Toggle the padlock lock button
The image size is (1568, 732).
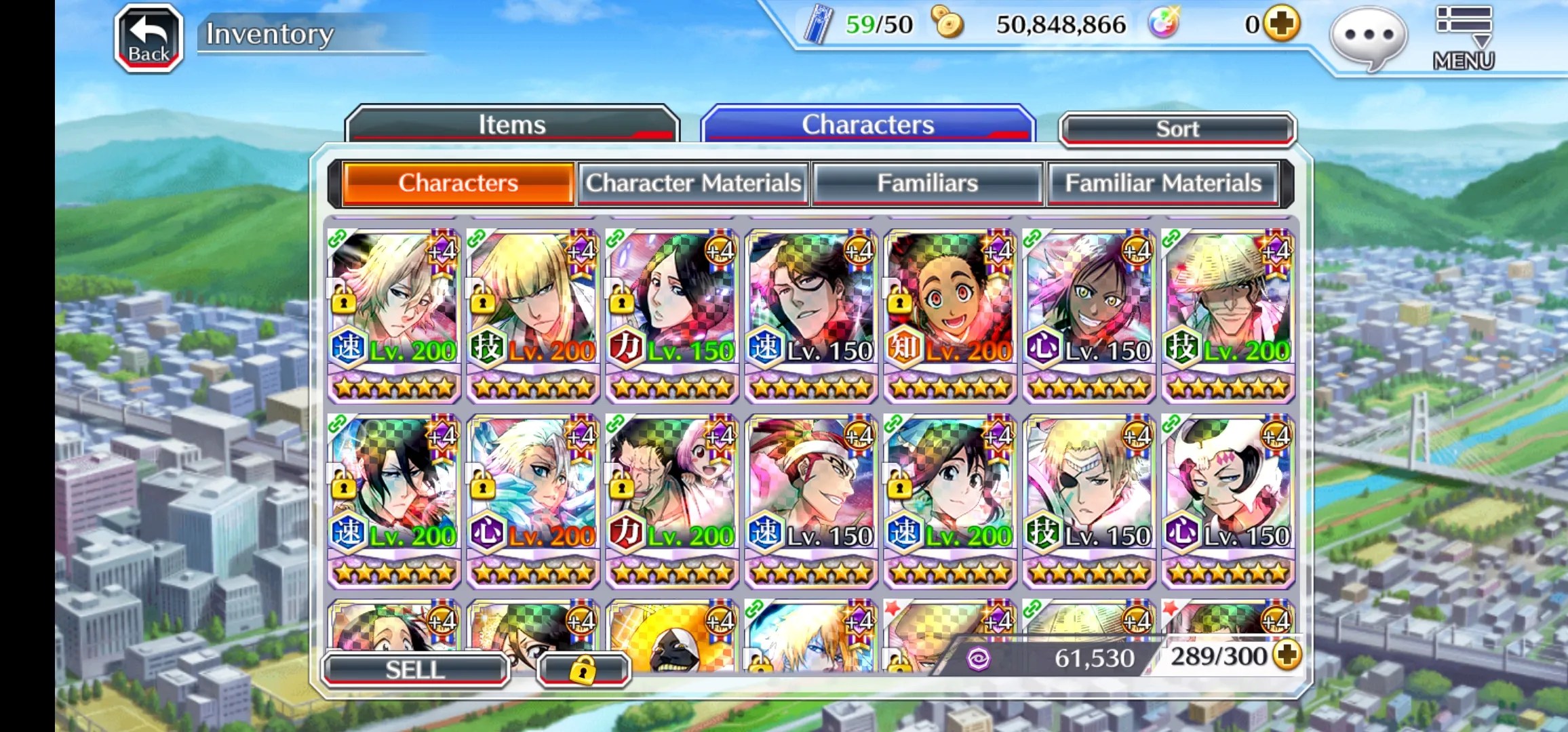(x=583, y=670)
